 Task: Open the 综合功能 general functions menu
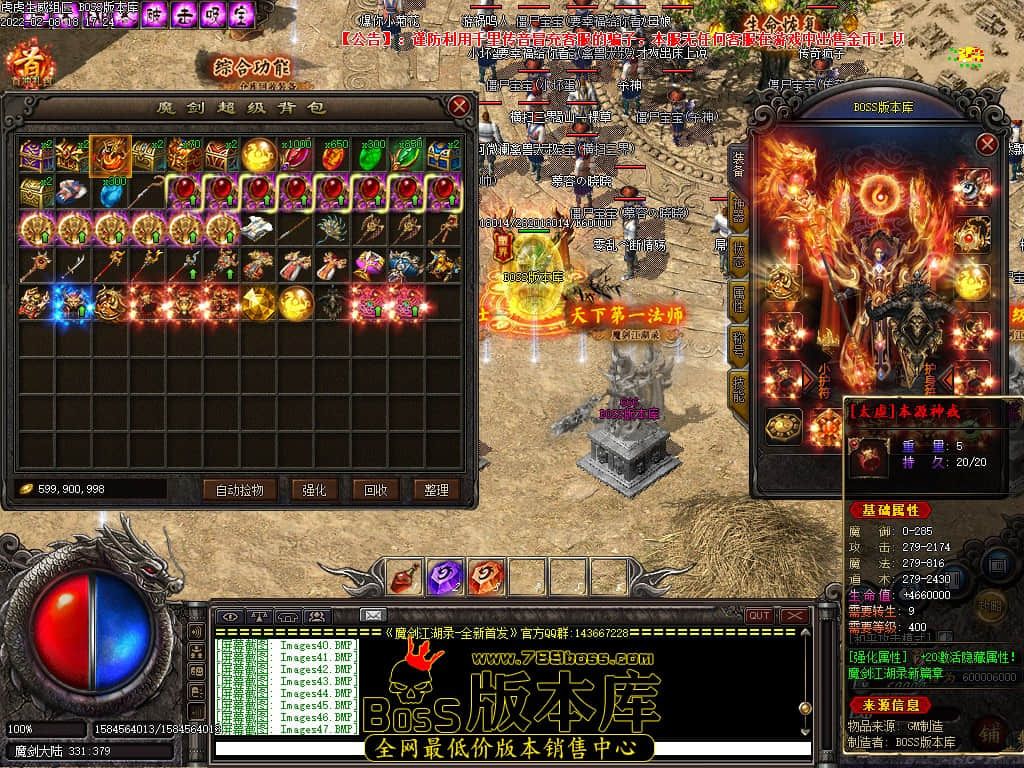tap(251, 68)
